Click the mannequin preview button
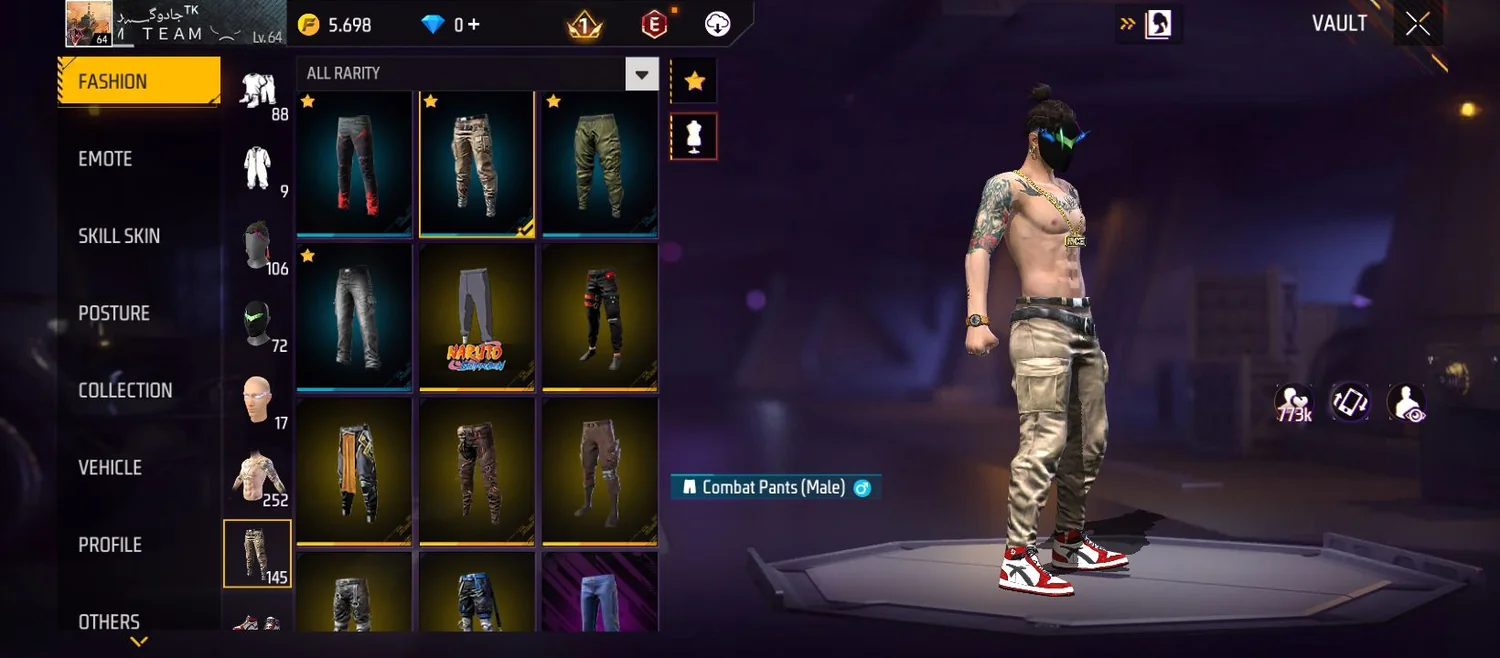The width and height of the screenshot is (1500, 658). pyautogui.click(x=694, y=136)
